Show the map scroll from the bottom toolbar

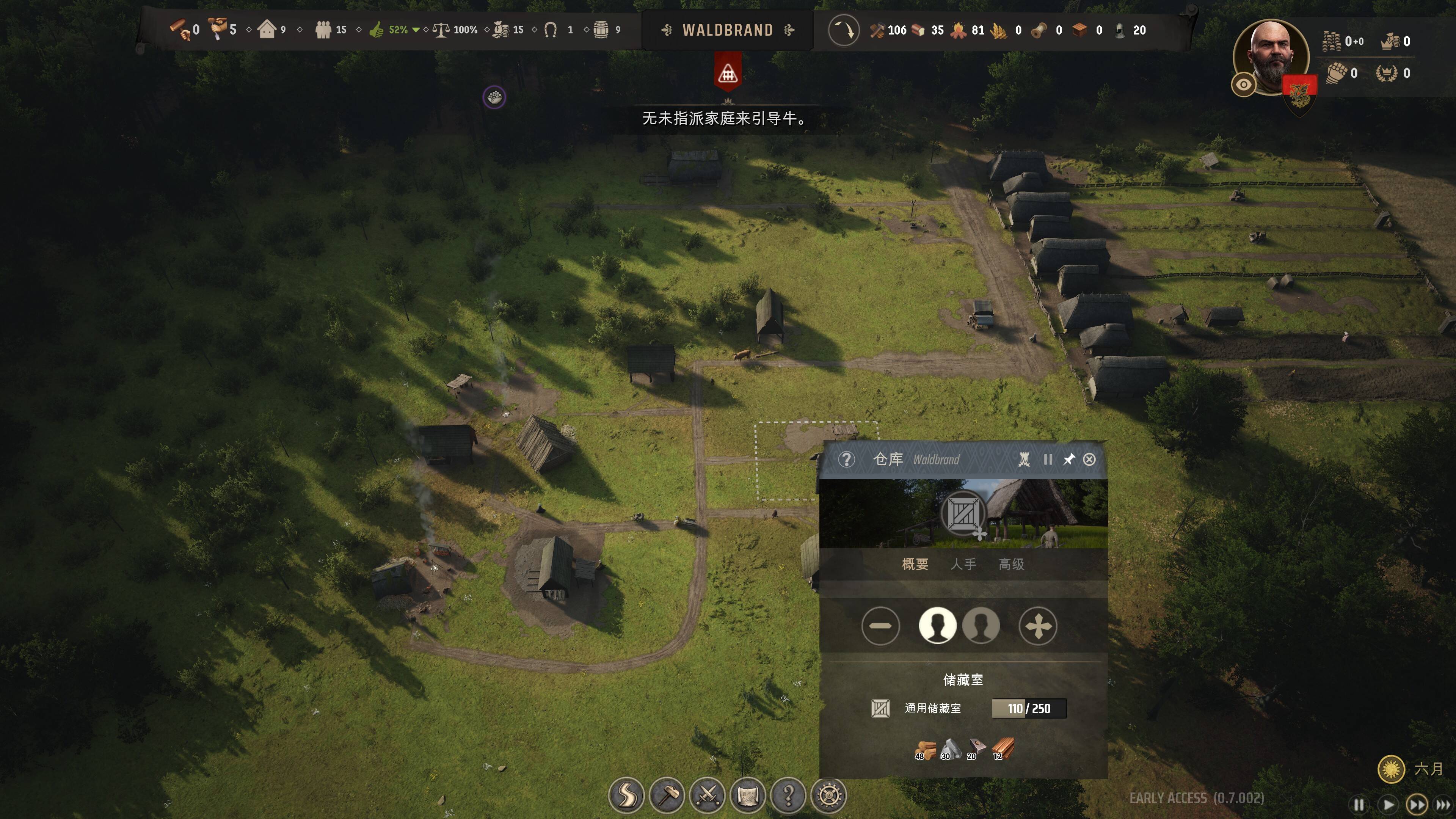coord(748,796)
